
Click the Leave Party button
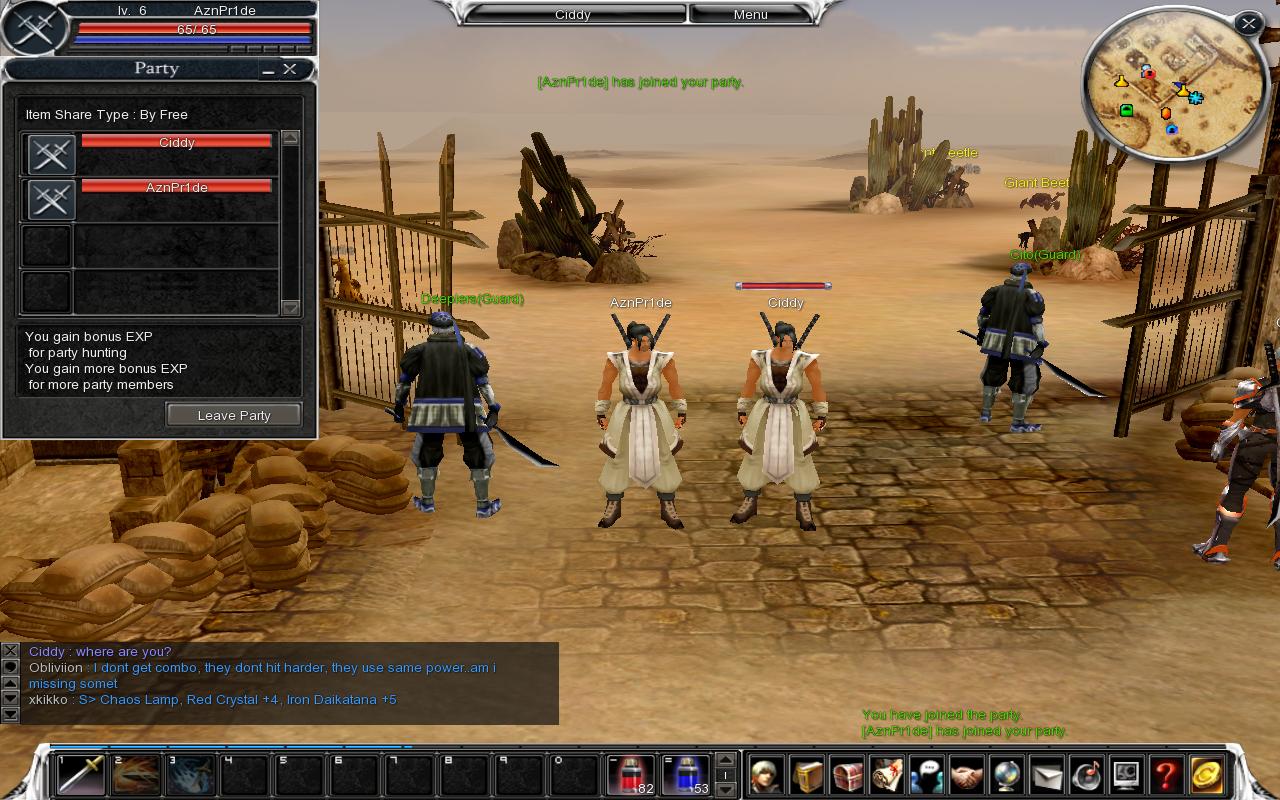(x=233, y=415)
